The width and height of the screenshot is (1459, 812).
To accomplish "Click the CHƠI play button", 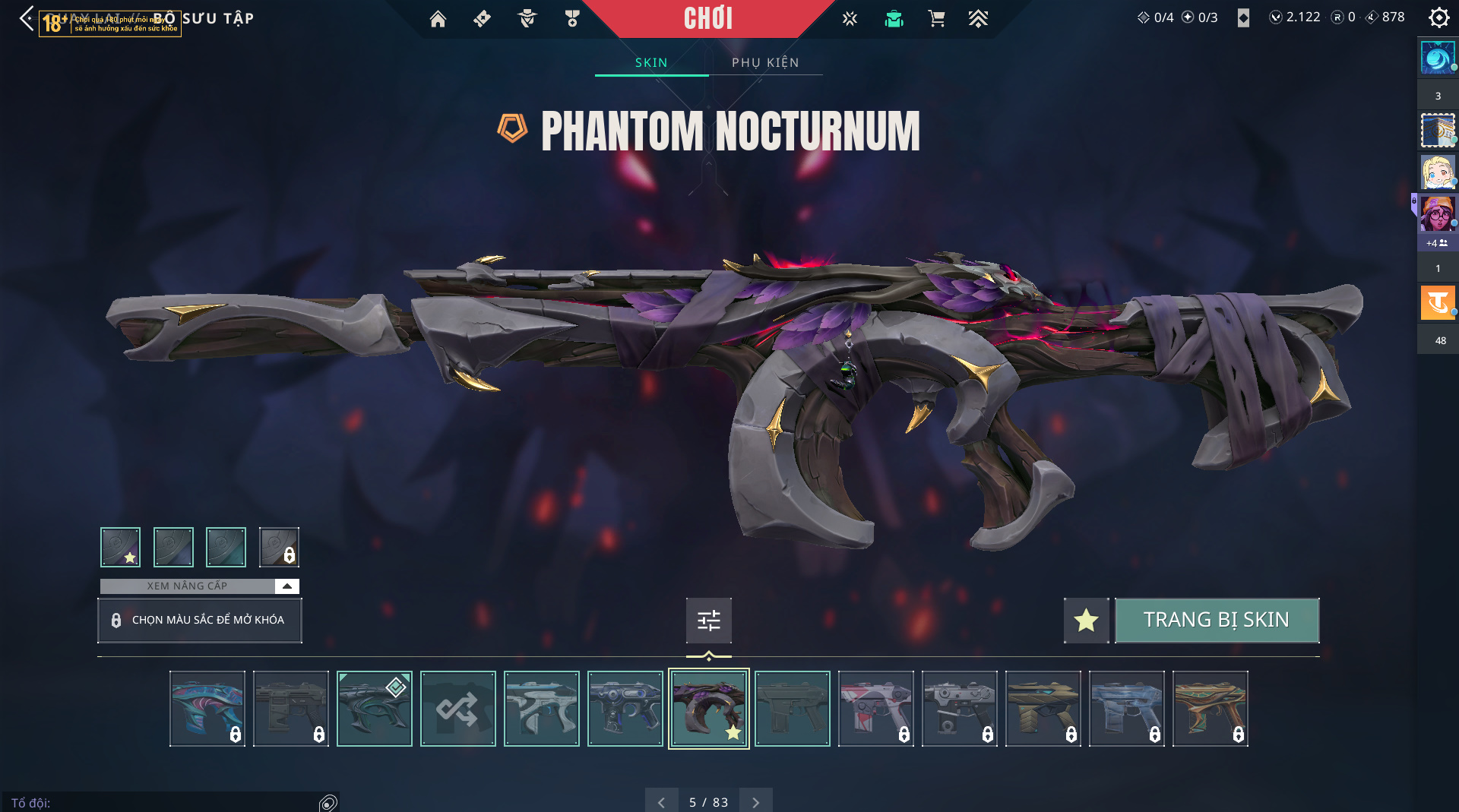I will 707,18.
